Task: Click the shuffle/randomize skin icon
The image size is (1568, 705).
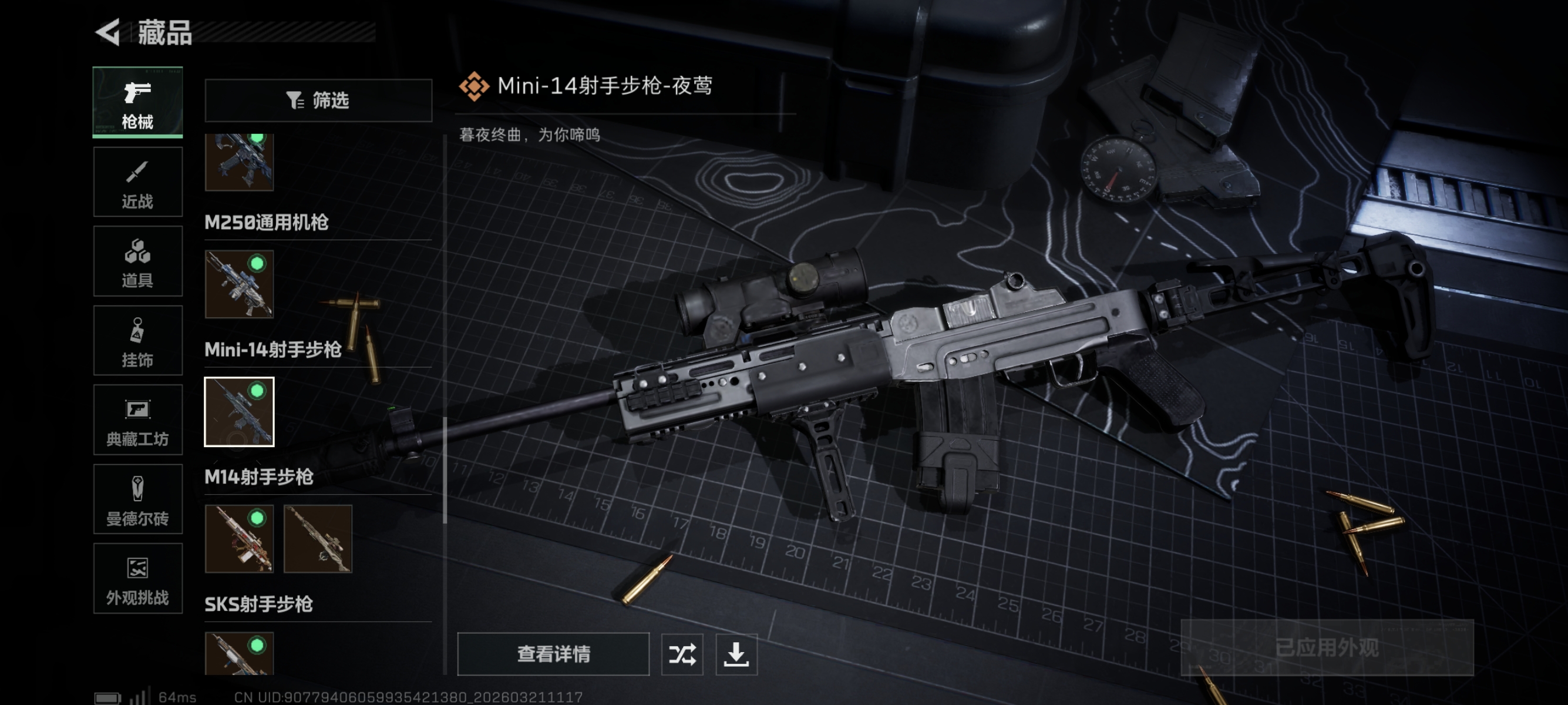Action: click(x=682, y=655)
